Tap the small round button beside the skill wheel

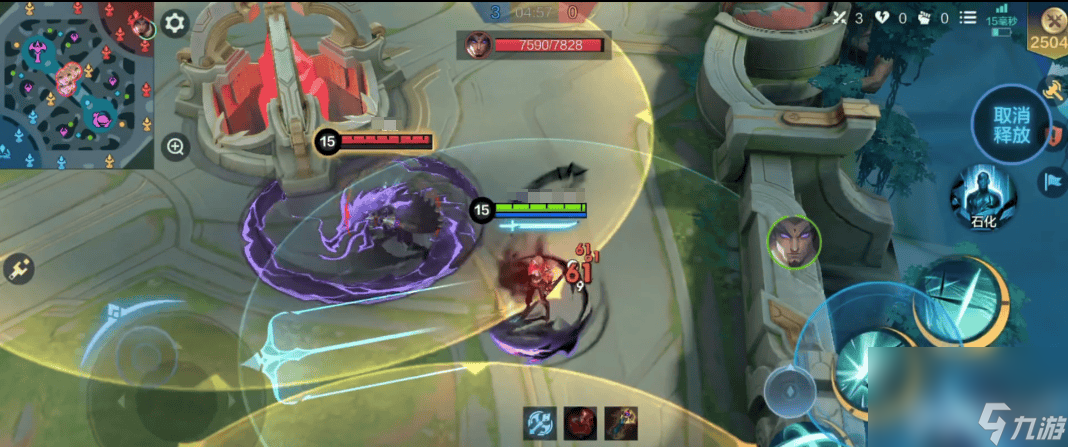point(786,387)
